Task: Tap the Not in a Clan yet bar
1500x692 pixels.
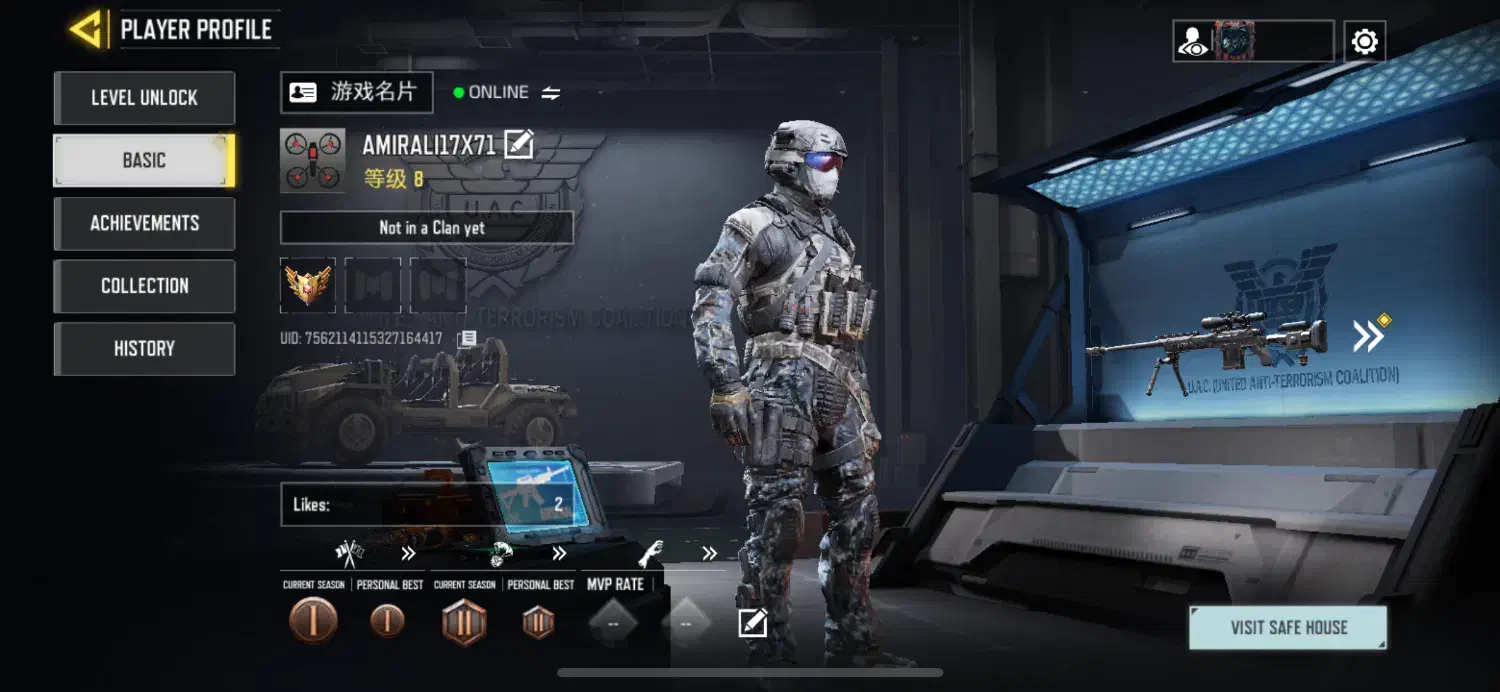Action: [426, 228]
